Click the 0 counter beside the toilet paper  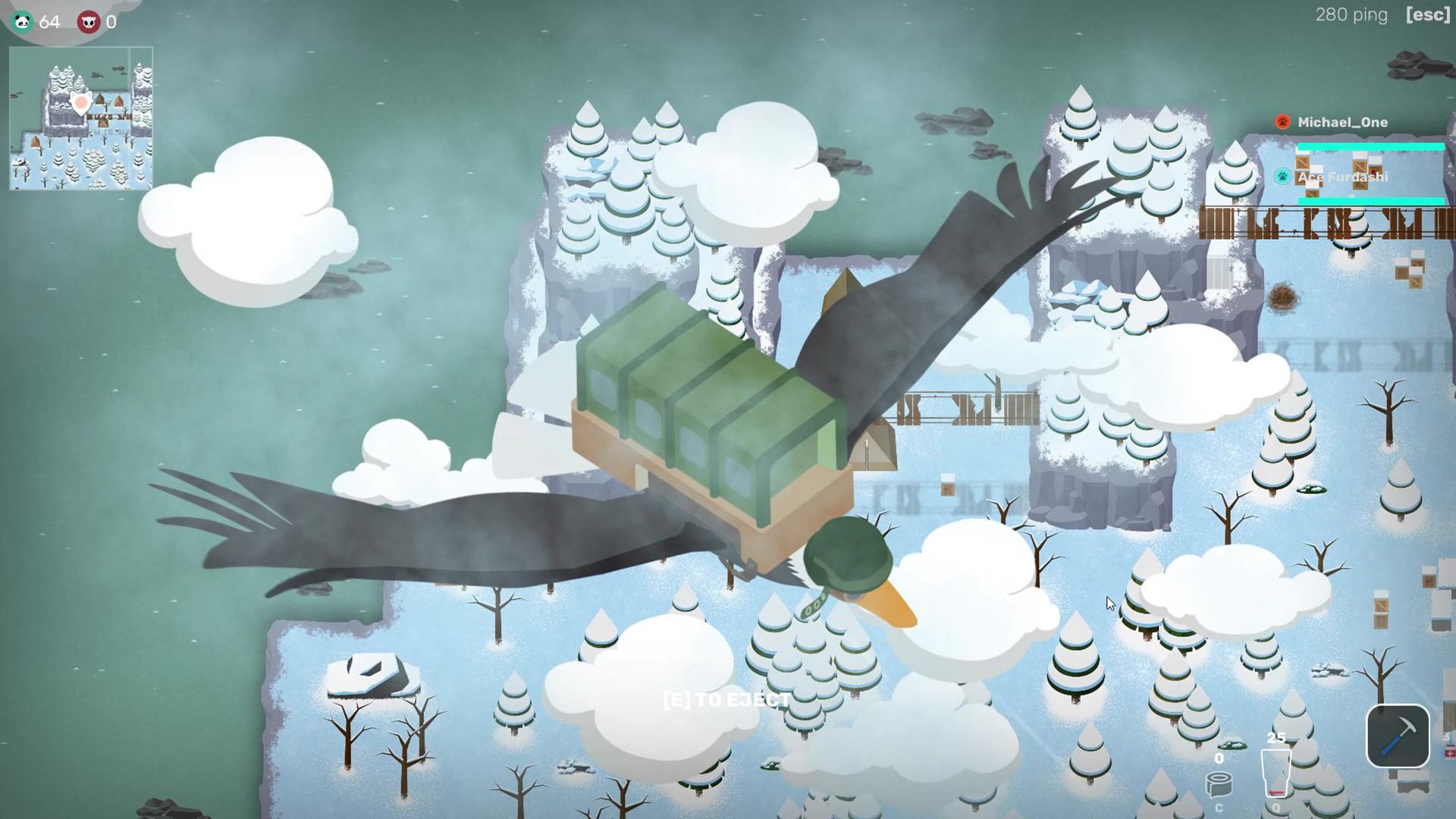[1219, 758]
